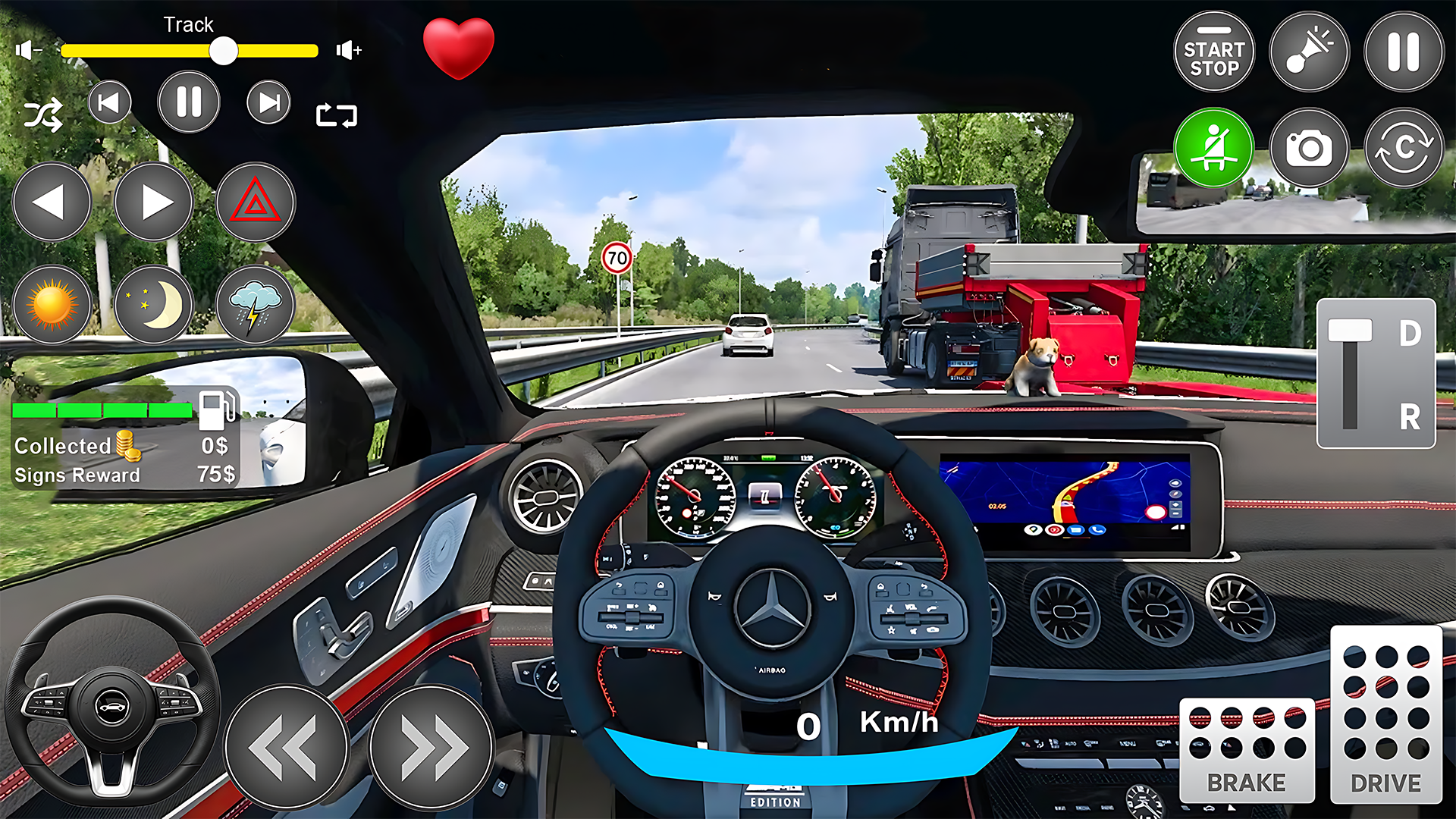
Task: Pause the music track
Action: pos(189,102)
